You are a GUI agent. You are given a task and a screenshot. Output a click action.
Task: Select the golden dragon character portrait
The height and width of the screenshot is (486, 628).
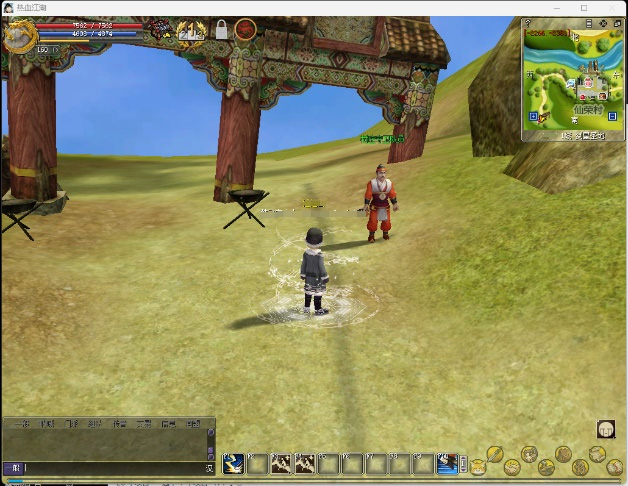point(19,36)
